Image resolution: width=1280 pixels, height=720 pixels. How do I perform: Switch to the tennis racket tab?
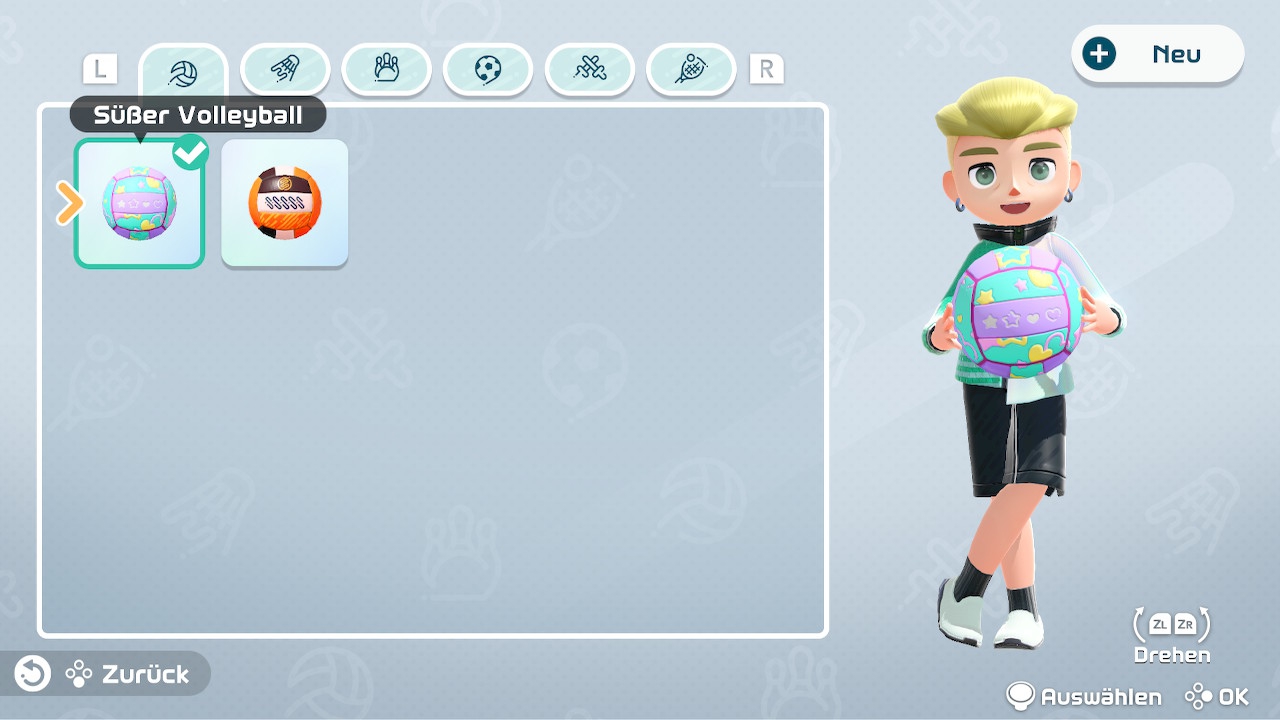(x=691, y=70)
